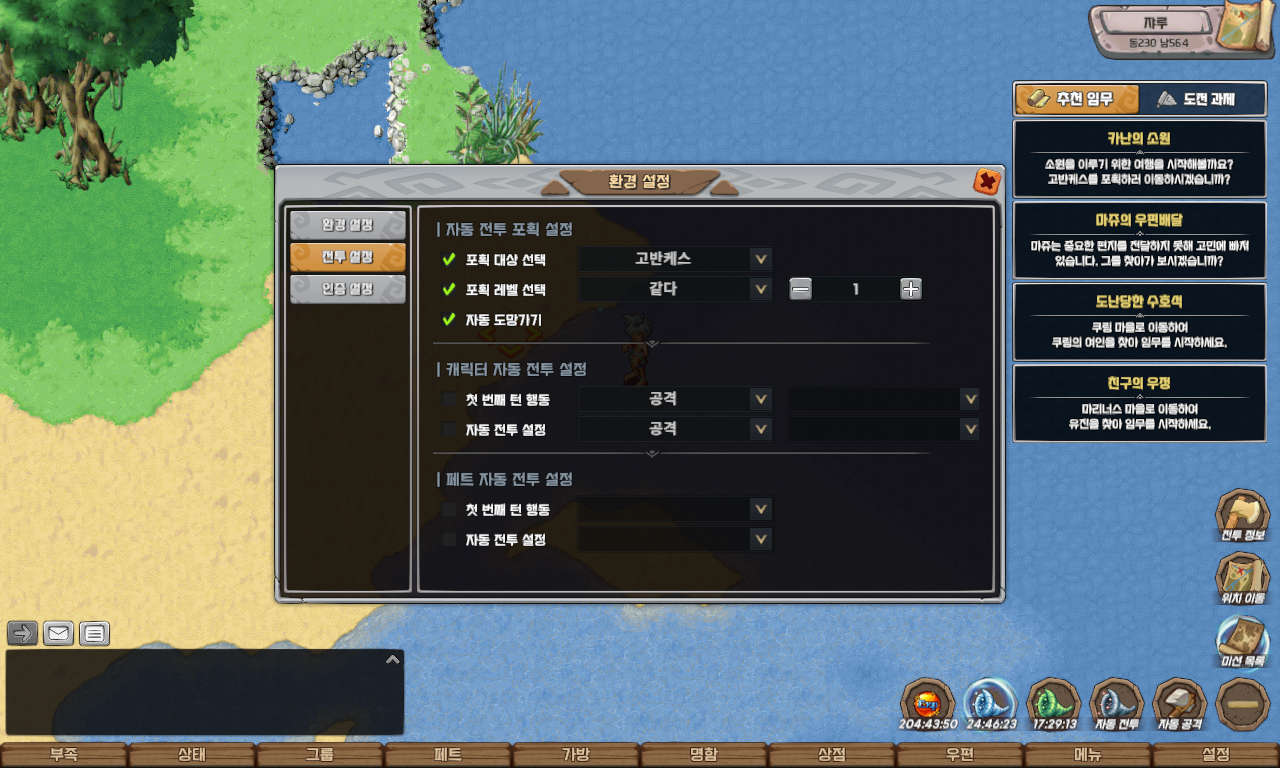Toggle the 포획 대상 선택 checkbox
This screenshot has height=768, width=1280.
point(449,260)
